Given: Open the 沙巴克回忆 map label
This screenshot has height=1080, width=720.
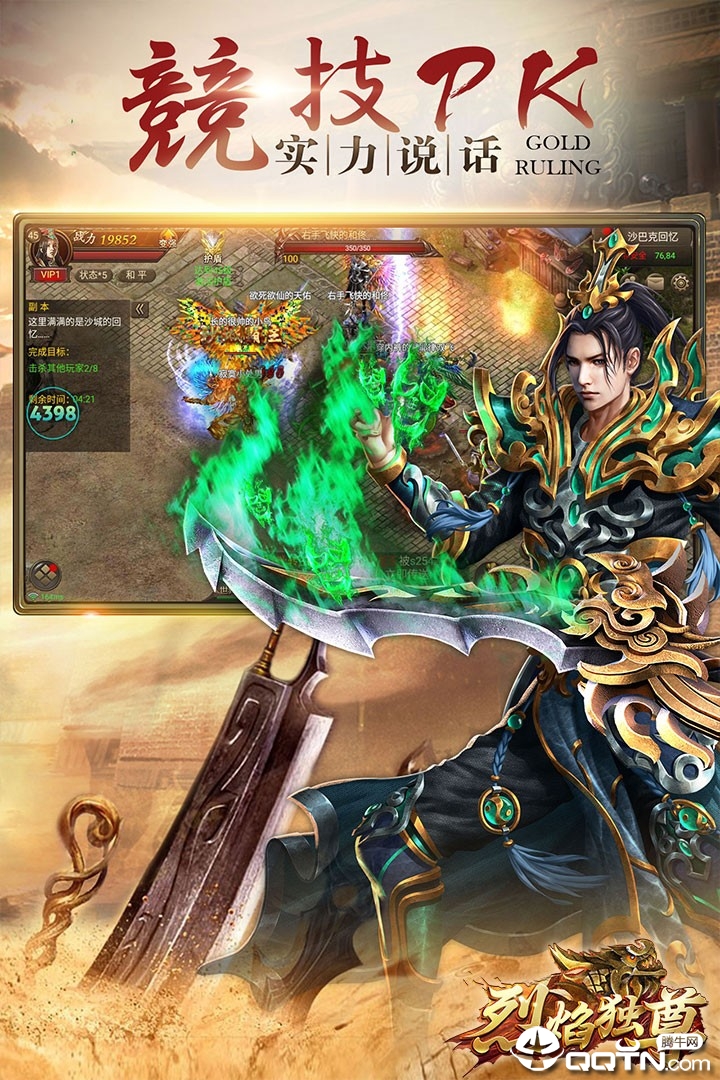Looking at the screenshot, I should (x=654, y=237).
